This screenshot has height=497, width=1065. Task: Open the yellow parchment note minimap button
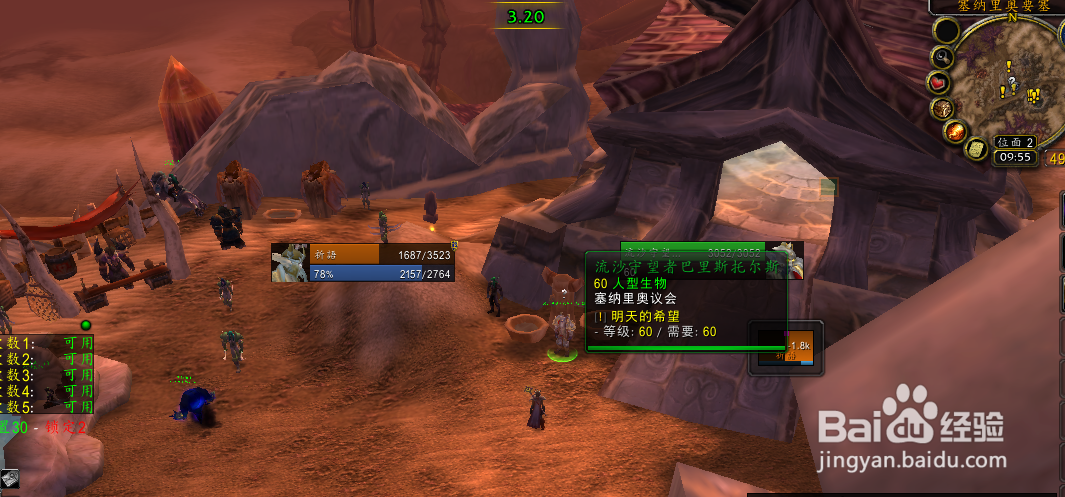[x=975, y=149]
